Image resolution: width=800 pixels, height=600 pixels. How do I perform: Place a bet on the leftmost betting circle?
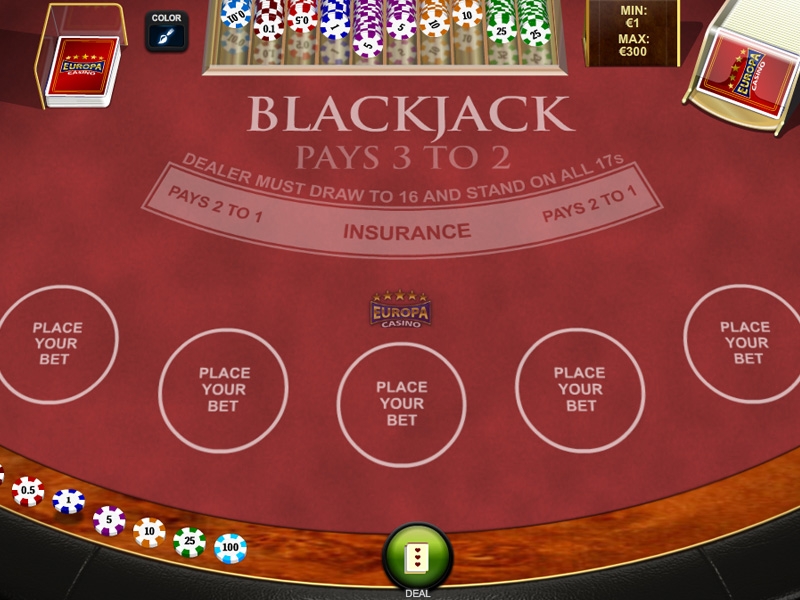coord(57,343)
